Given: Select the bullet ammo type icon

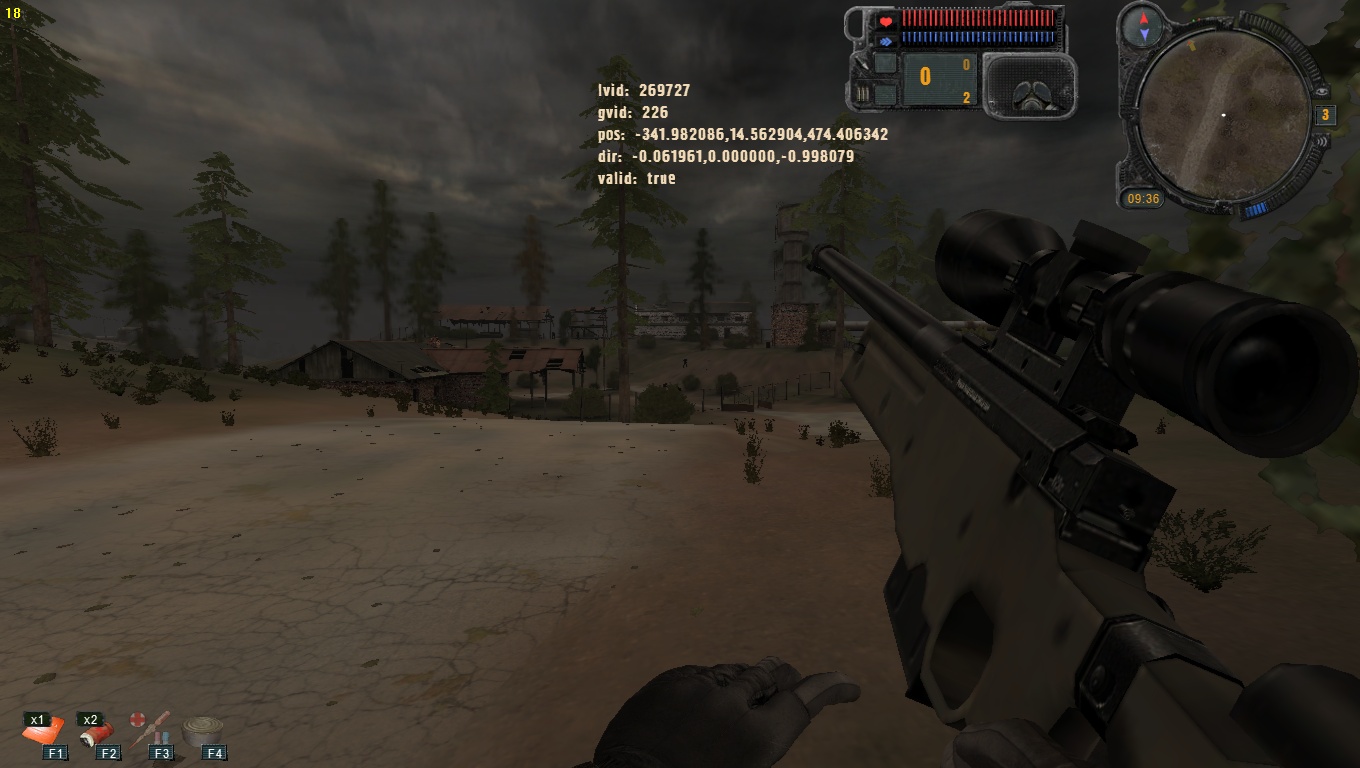Looking at the screenshot, I should pyautogui.click(x=860, y=95).
